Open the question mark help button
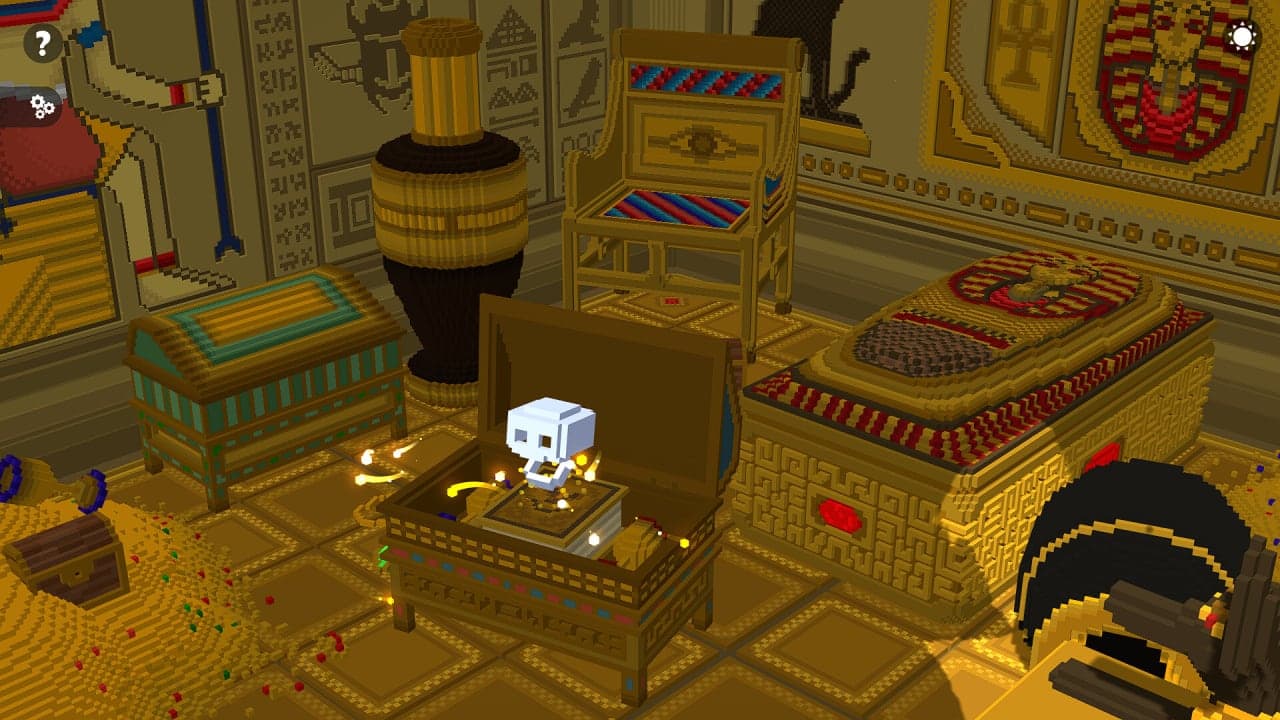The image size is (1280, 720). click(x=42, y=43)
